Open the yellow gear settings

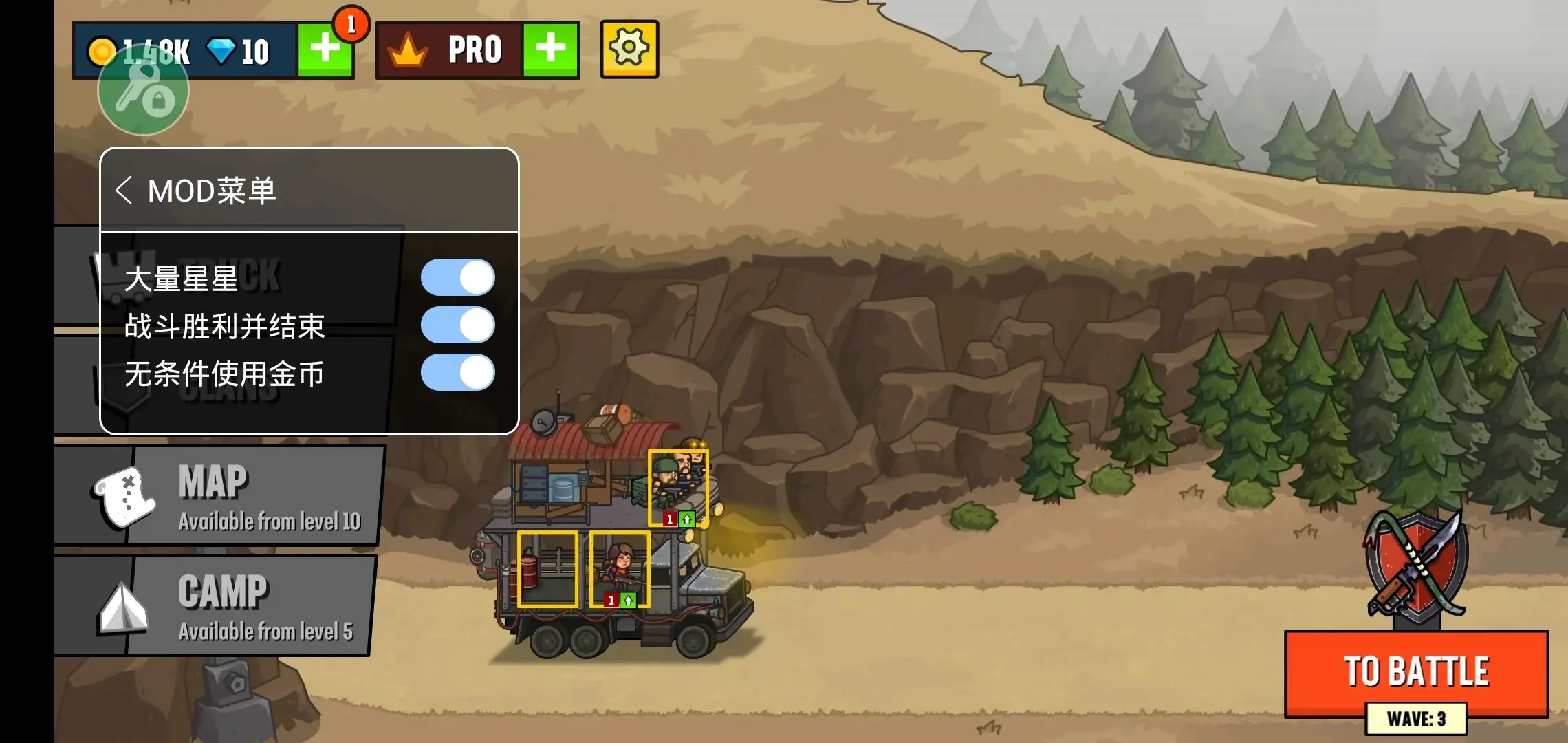tap(629, 49)
